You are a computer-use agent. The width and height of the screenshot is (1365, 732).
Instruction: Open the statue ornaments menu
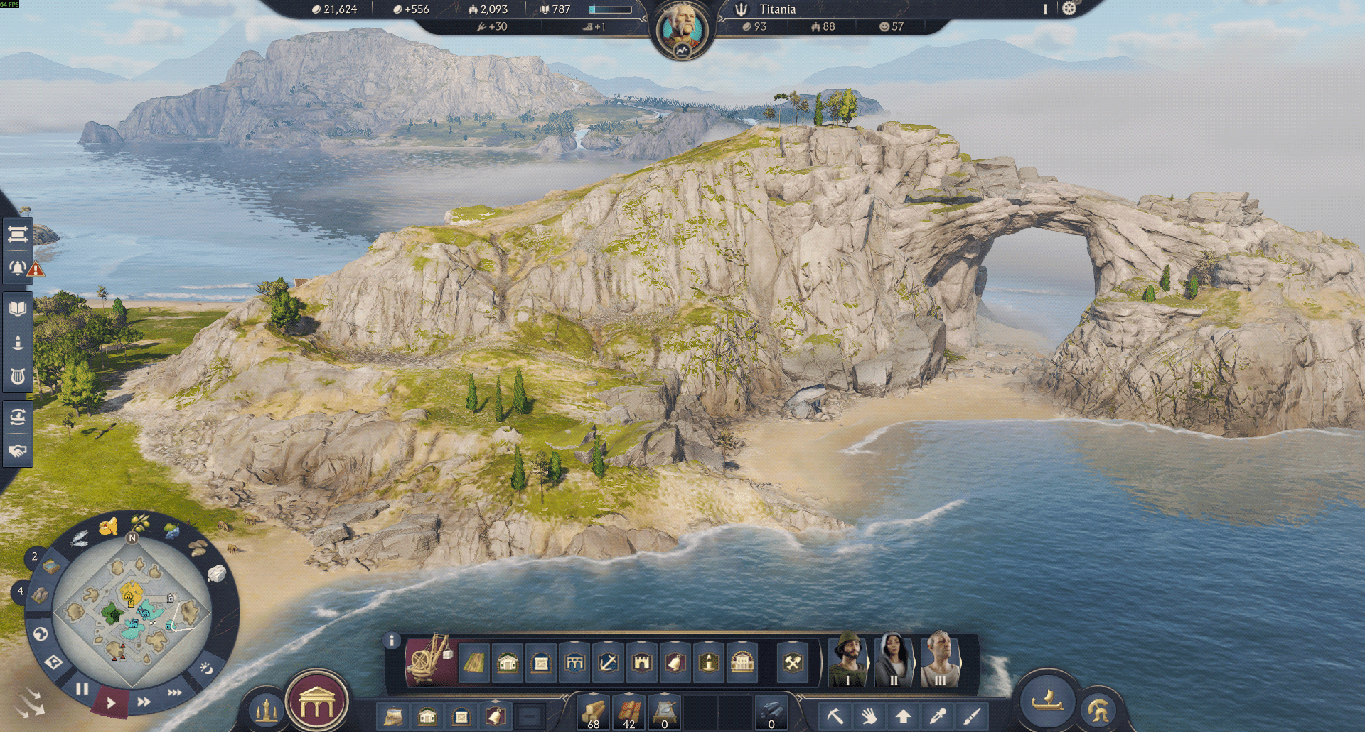coord(265,710)
